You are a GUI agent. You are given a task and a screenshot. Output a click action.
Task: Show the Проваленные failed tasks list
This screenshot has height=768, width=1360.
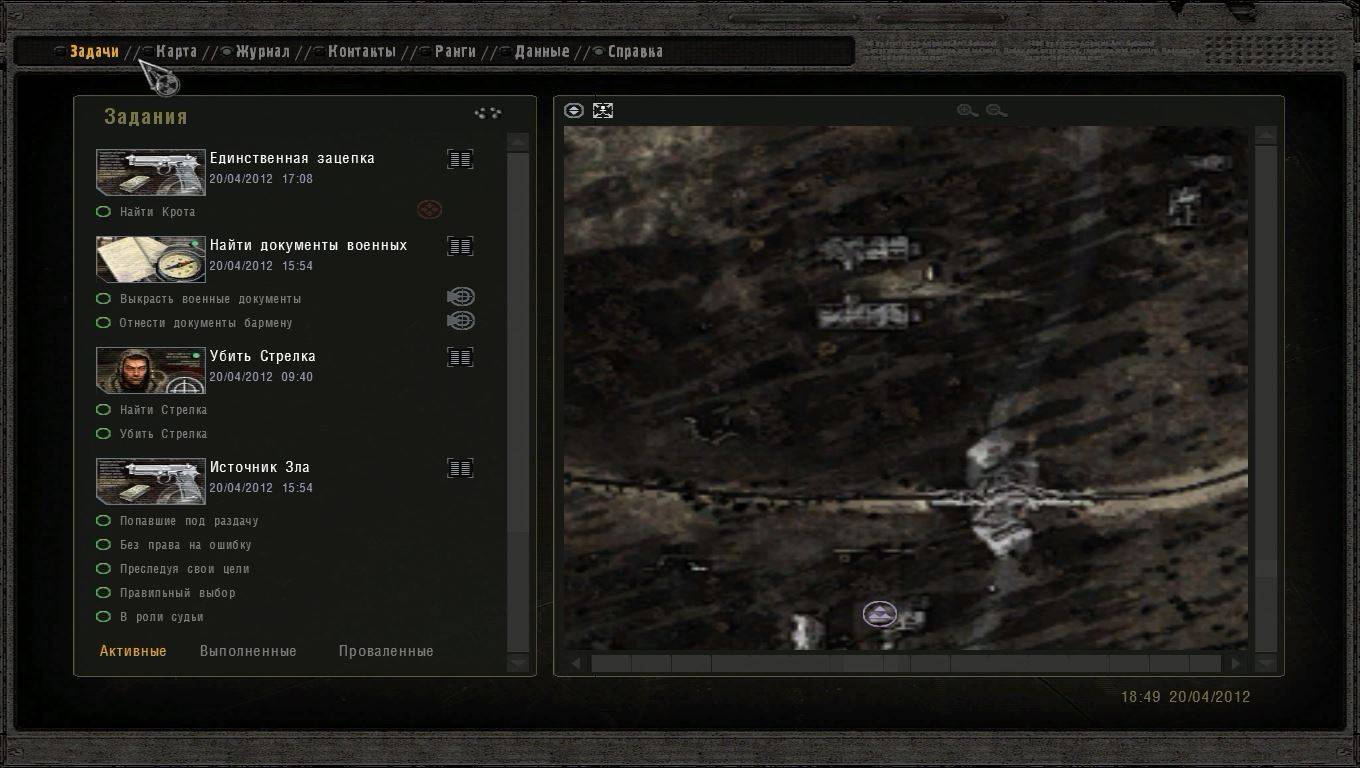click(386, 651)
